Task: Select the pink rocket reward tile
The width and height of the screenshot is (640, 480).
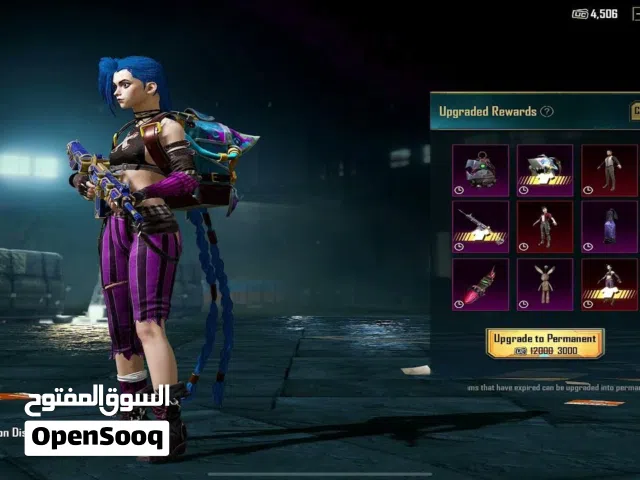Action: [x=480, y=284]
